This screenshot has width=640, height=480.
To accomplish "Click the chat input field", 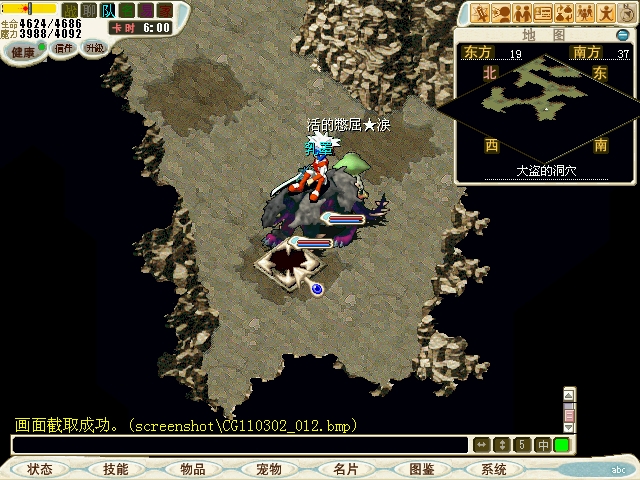I will tap(240, 444).
